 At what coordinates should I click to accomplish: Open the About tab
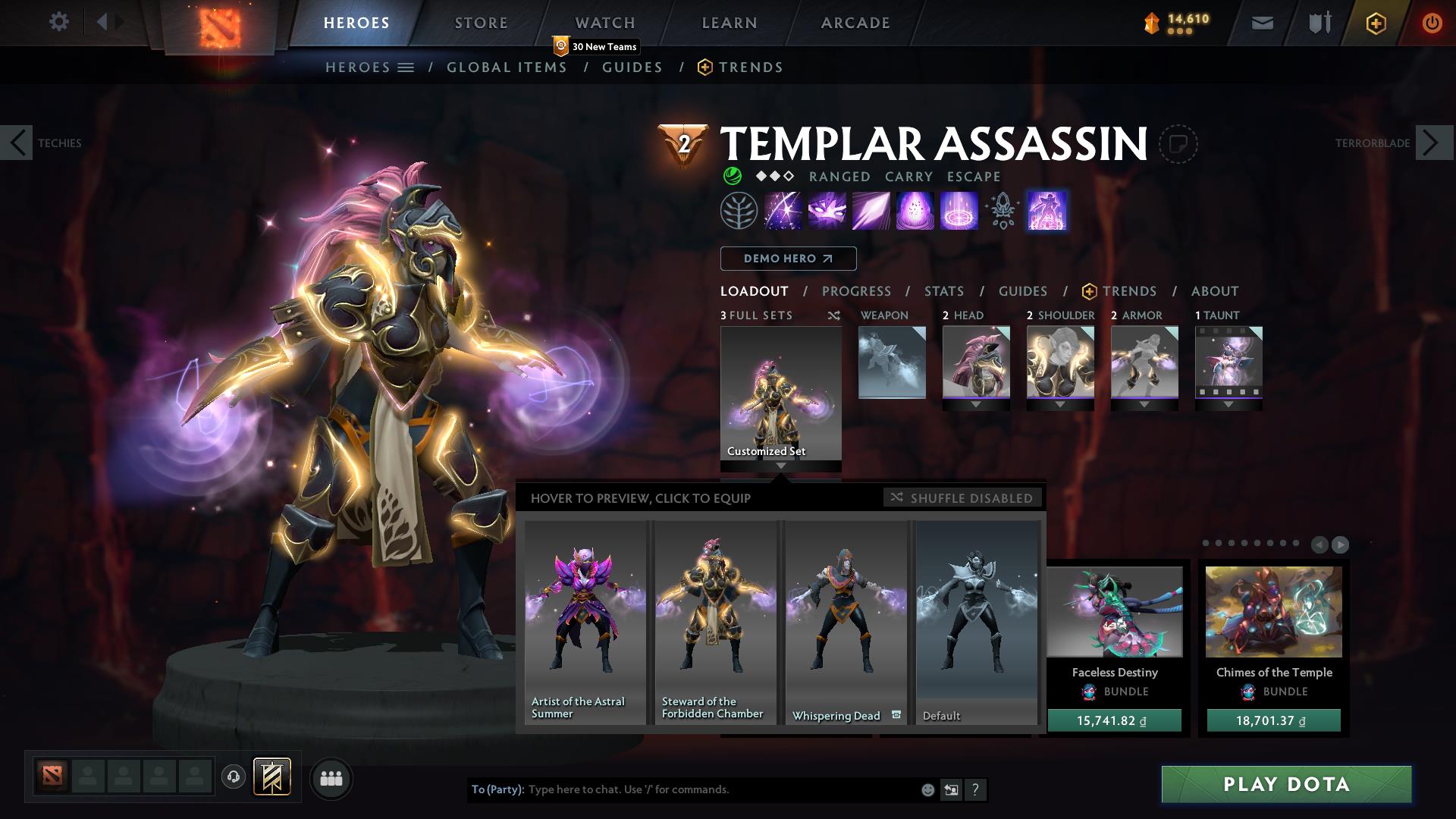[1214, 291]
